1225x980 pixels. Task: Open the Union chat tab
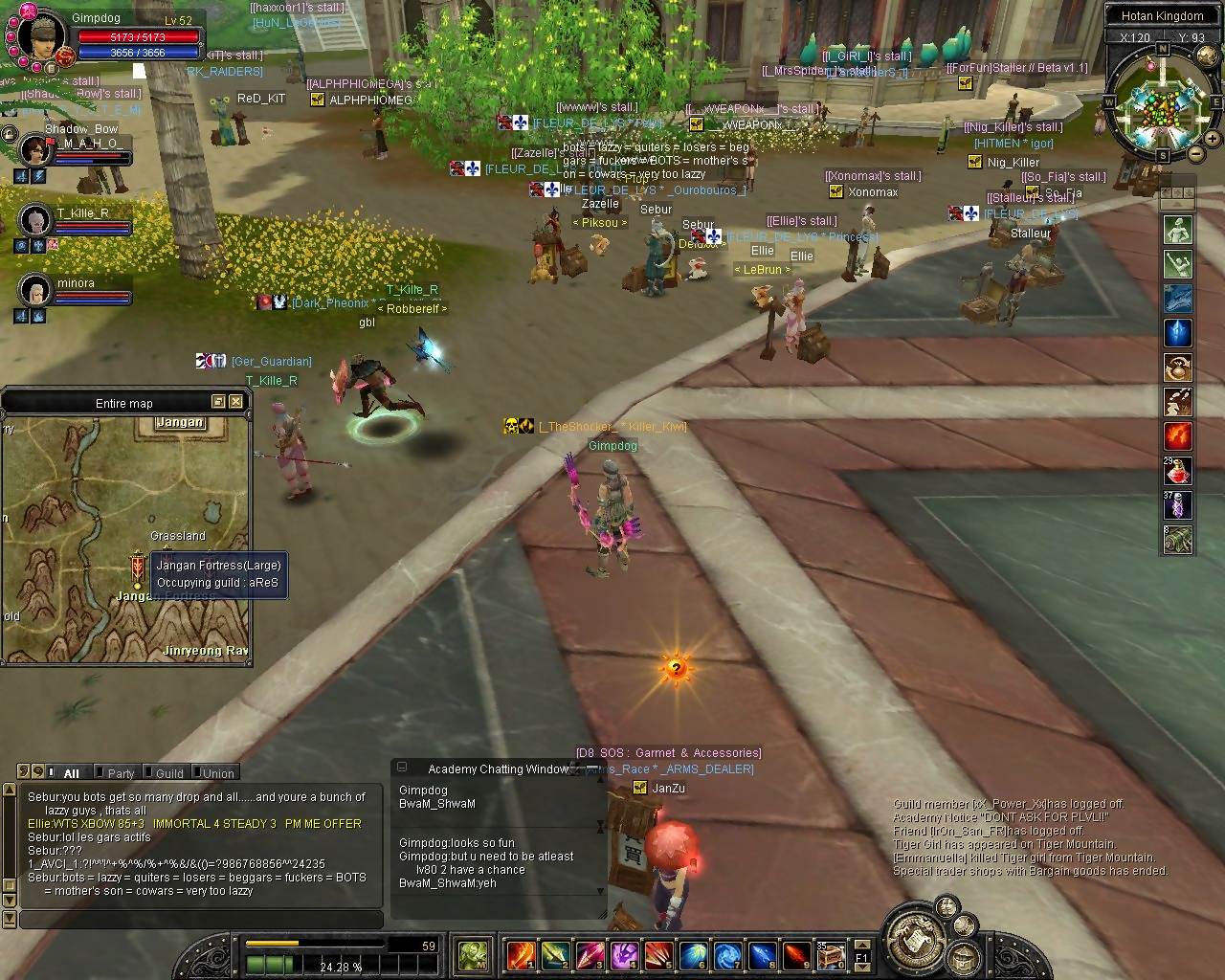(217, 773)
